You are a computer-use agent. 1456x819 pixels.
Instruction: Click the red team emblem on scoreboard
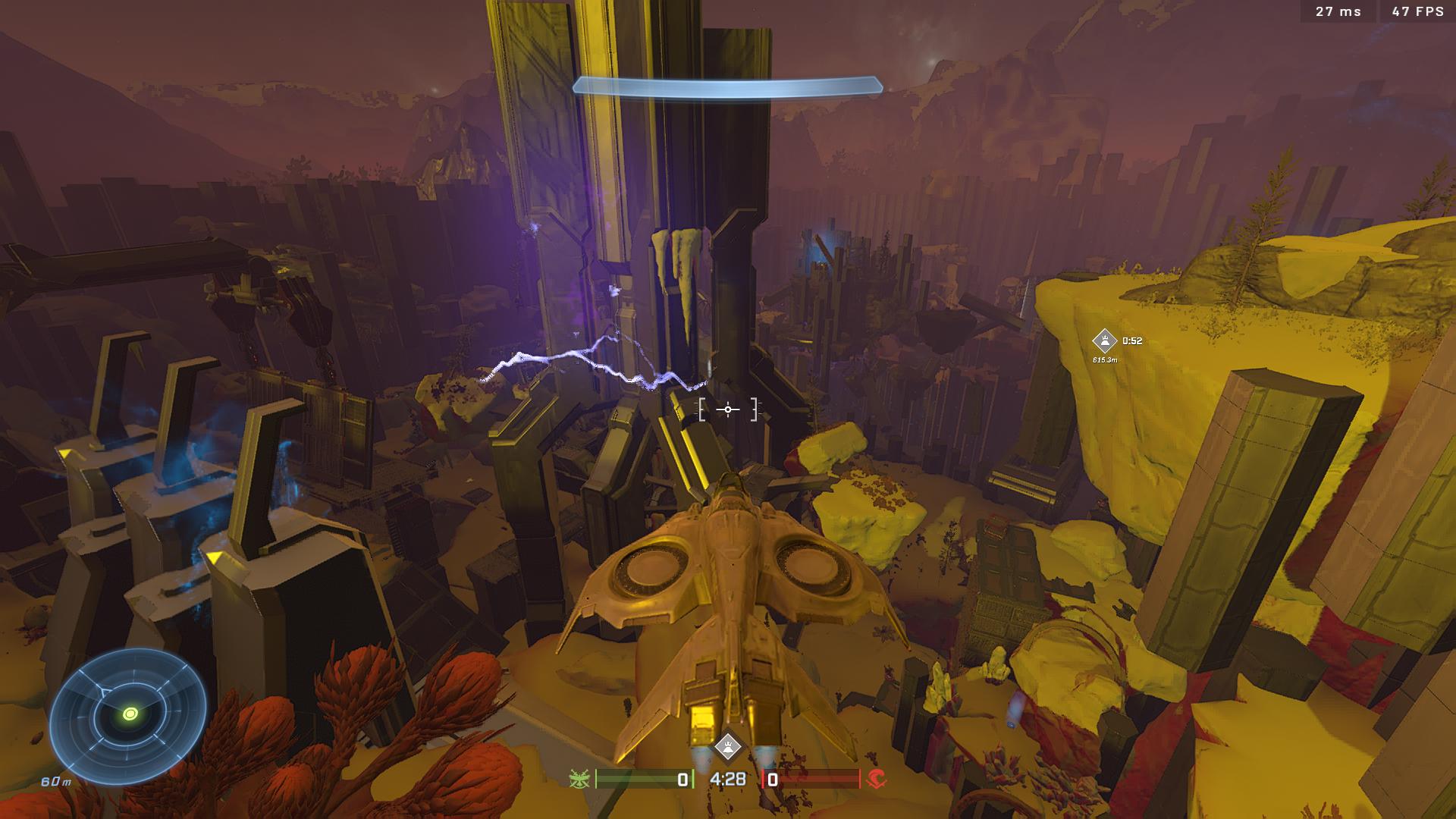click(x=876, y=779)
